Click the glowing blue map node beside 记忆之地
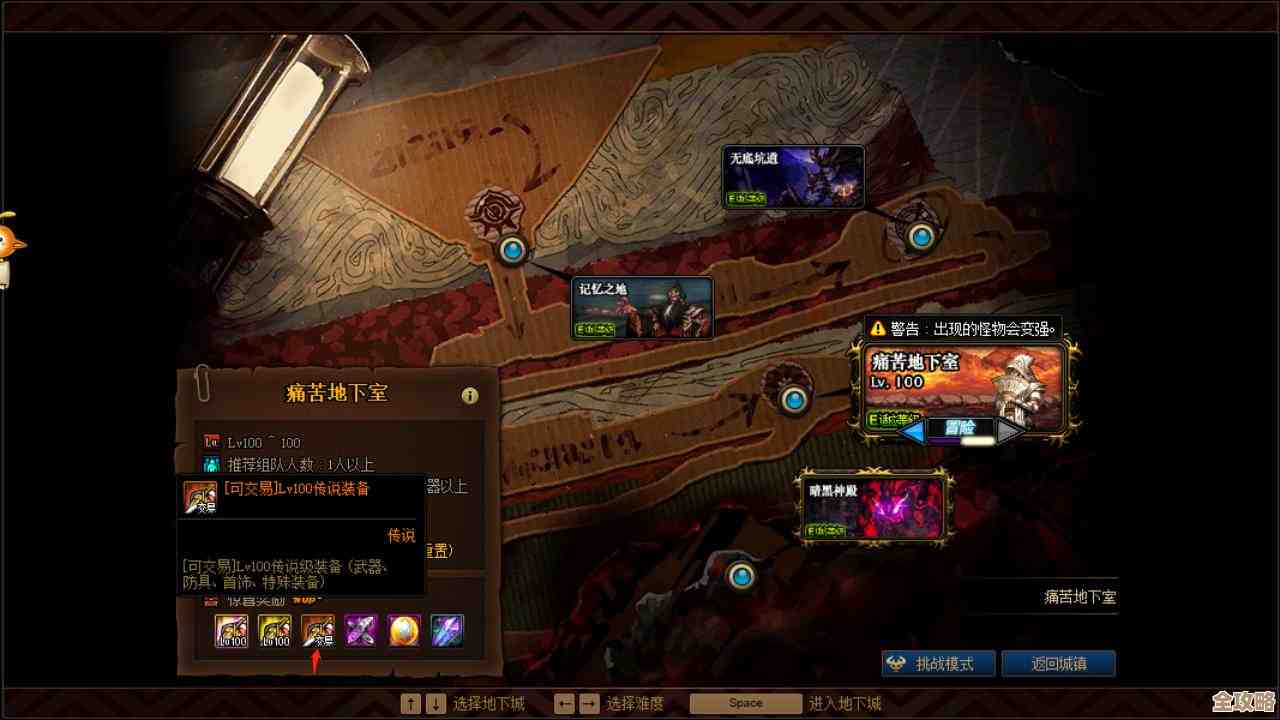Viewport: 1280px width, 720px height. point(512,250)
